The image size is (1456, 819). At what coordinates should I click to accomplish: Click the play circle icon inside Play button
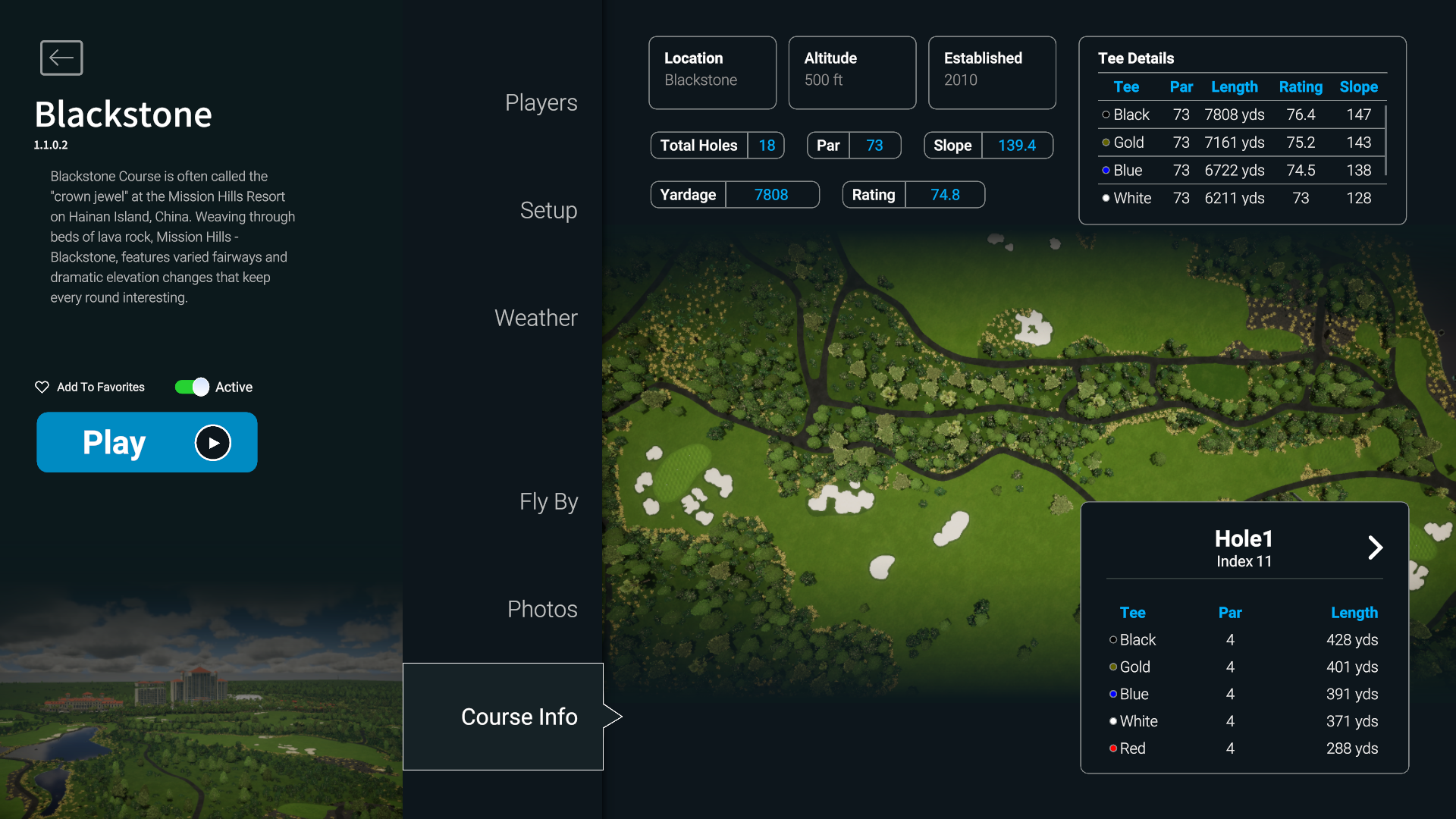tap(213, 442)
